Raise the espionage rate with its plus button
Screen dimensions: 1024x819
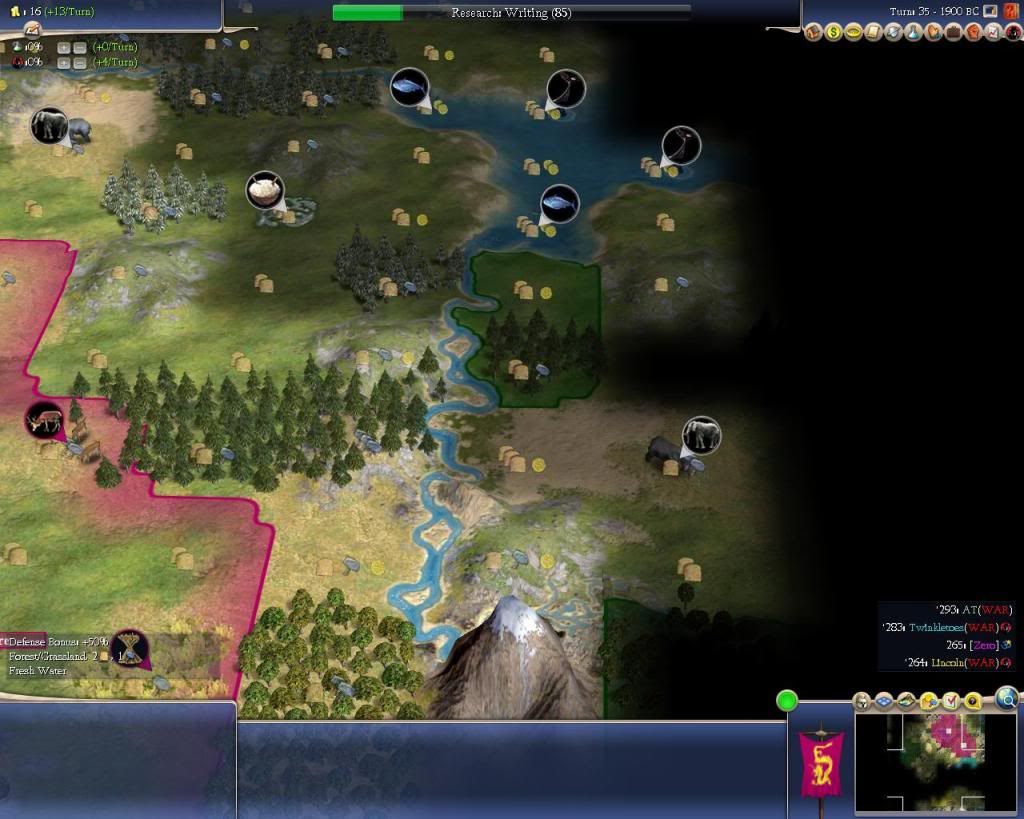pyautogui.click(x=64, y=62)
